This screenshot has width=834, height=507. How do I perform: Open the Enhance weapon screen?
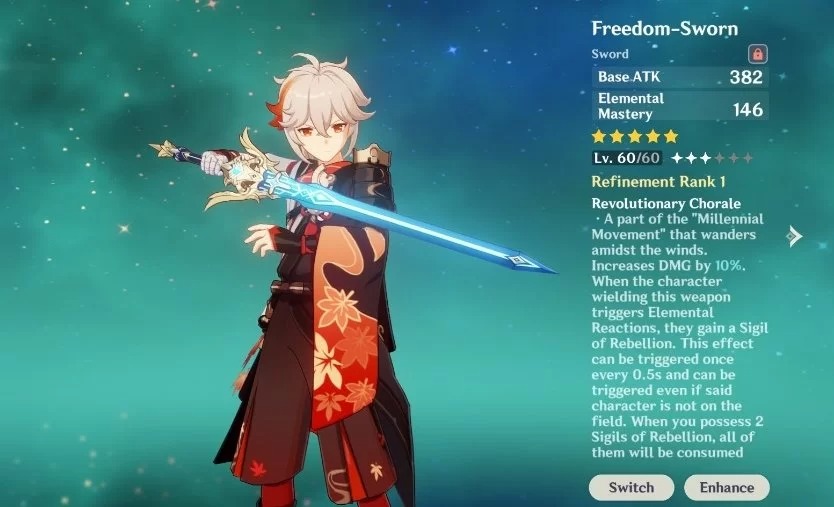727,487
